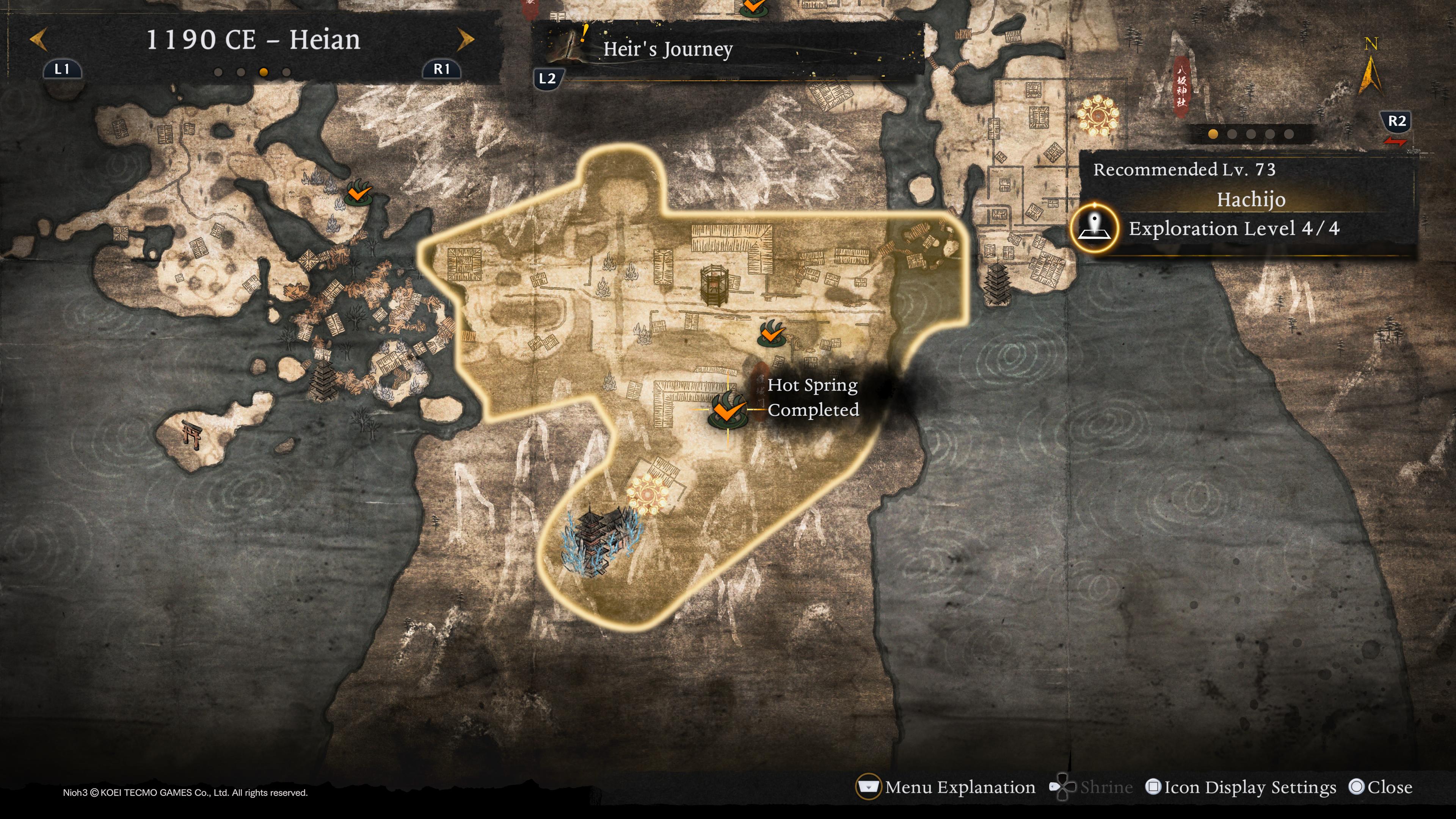Screen dimensions: 1456x819
Task: Click the greyed-out Shrine option
Action: point(1092,788)
